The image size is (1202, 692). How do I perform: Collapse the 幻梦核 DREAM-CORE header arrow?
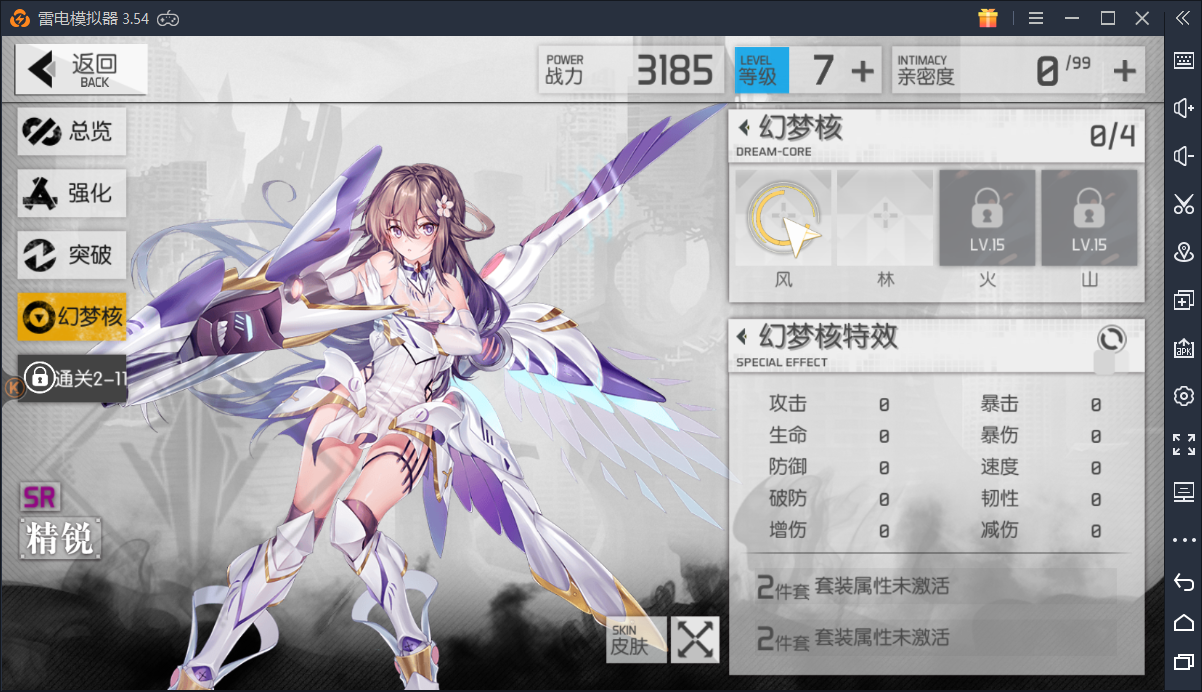point(744,129)
